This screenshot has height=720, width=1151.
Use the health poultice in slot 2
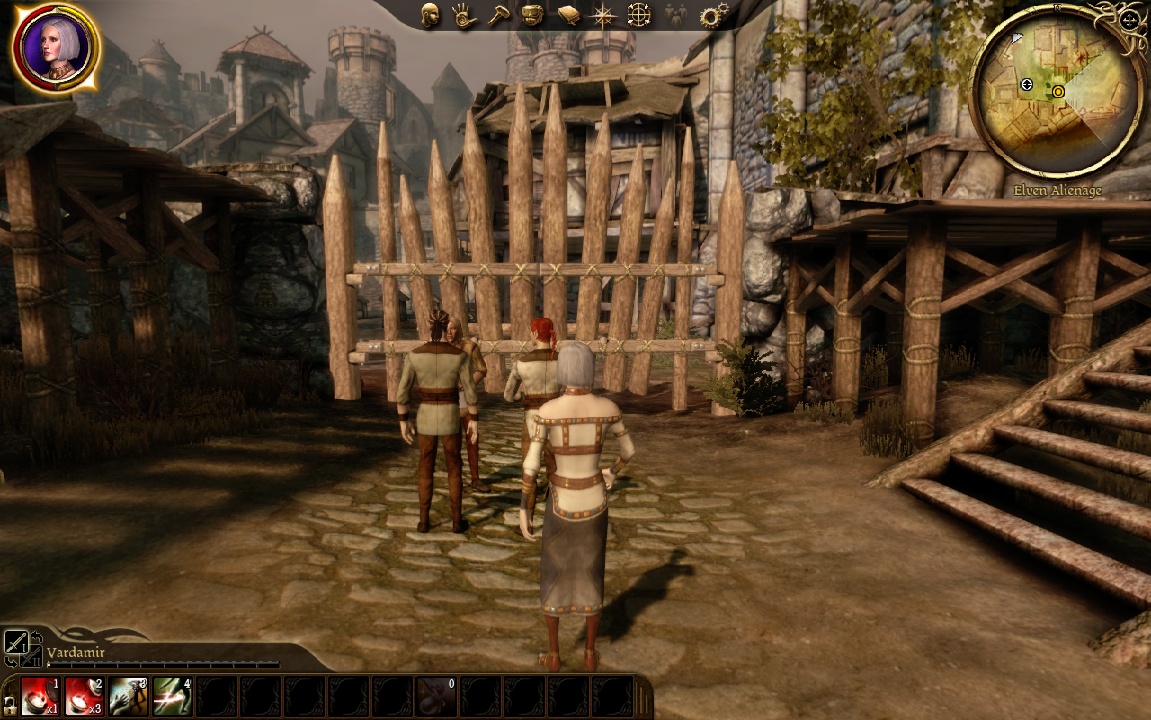coord(85,696)
